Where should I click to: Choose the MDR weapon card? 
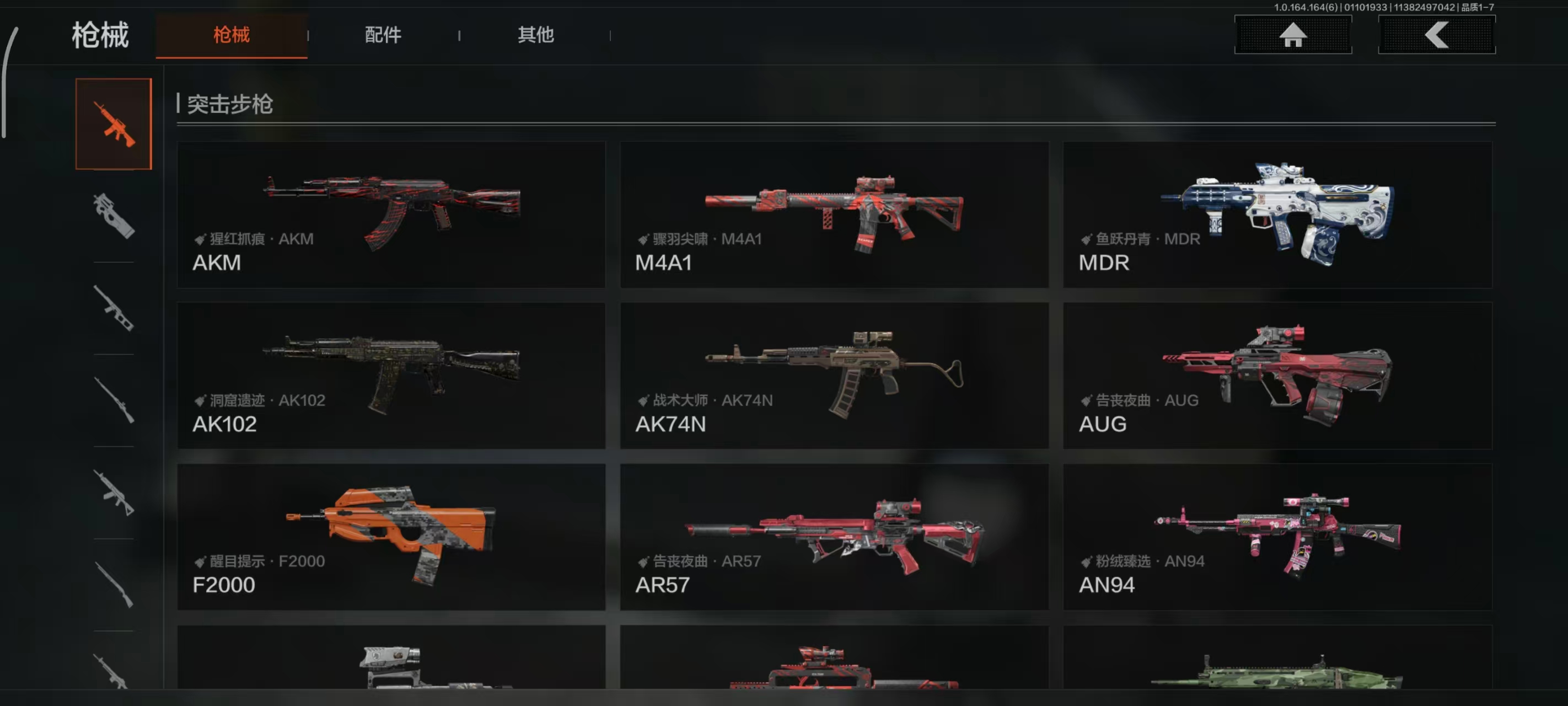point(1277,215)
